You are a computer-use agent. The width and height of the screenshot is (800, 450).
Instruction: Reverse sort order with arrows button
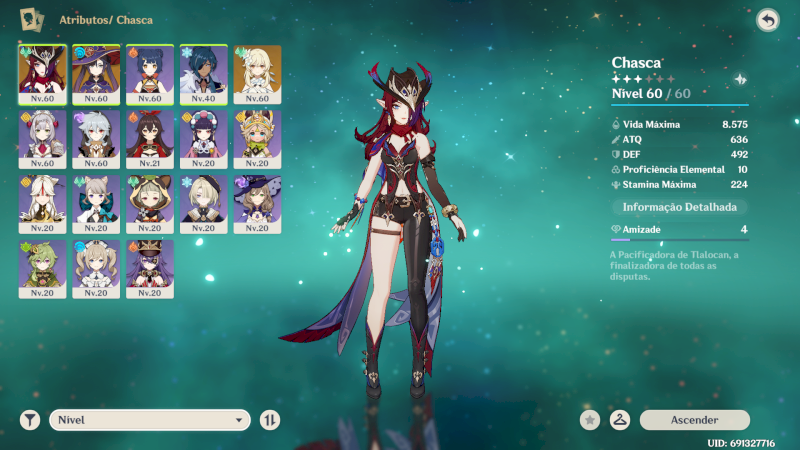point(269,420)
